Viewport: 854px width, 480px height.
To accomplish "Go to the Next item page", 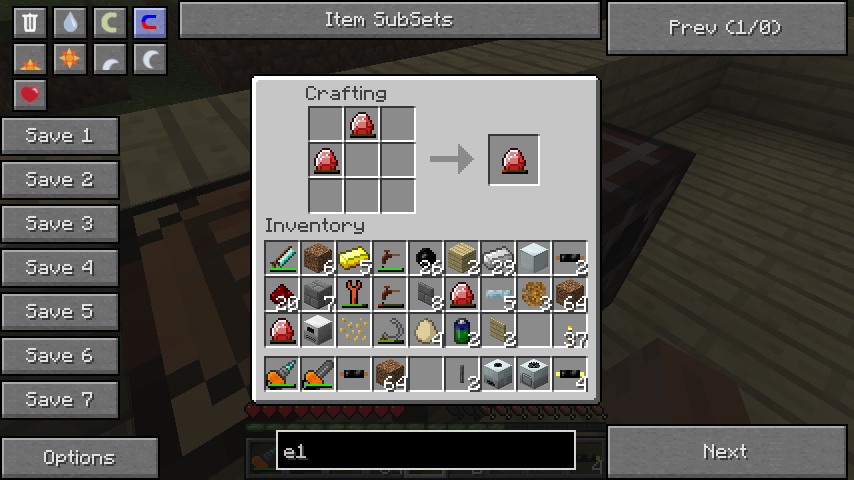I will [x=726, y=452].
